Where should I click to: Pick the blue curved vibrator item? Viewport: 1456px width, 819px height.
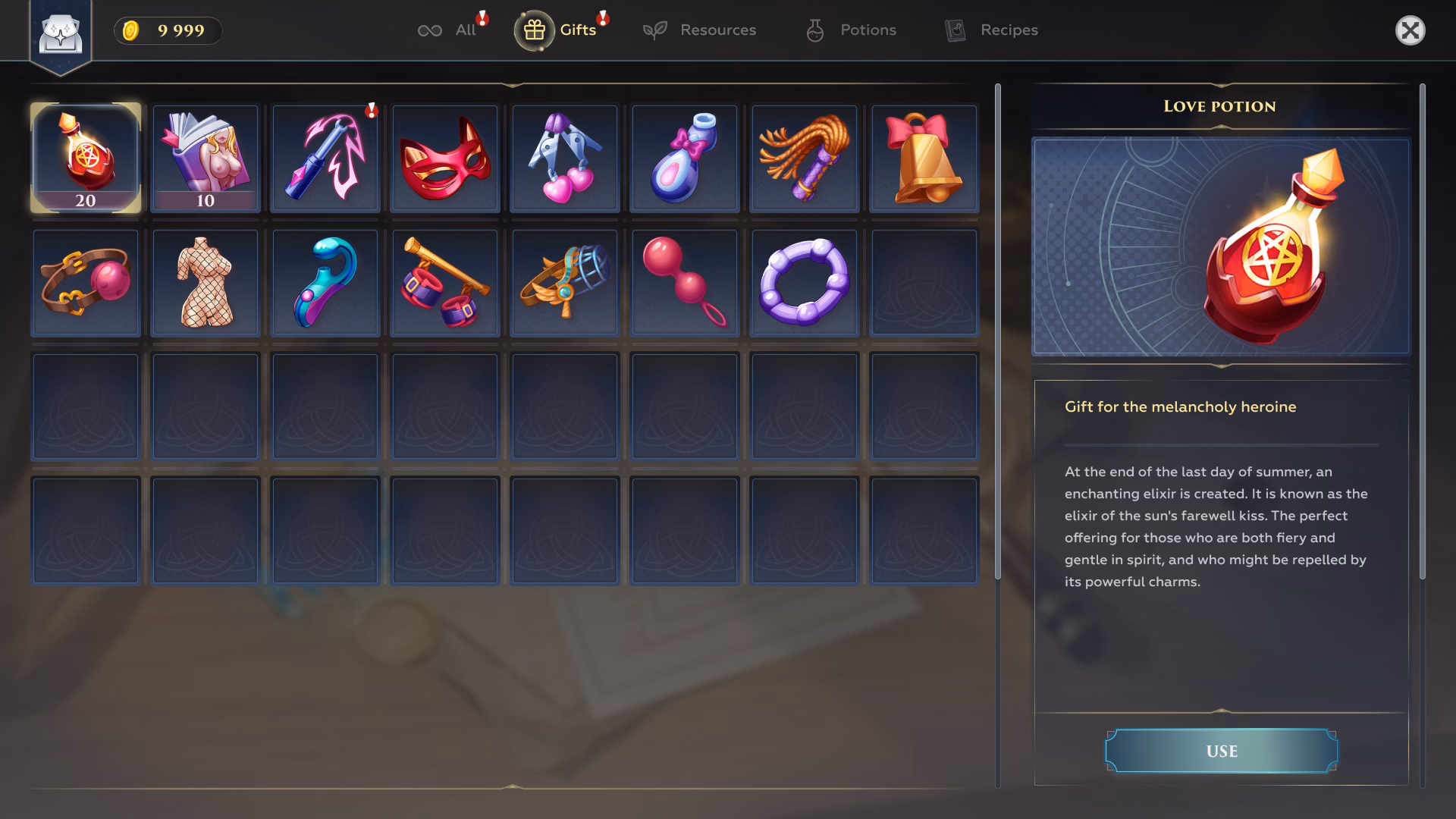[325, 281]
